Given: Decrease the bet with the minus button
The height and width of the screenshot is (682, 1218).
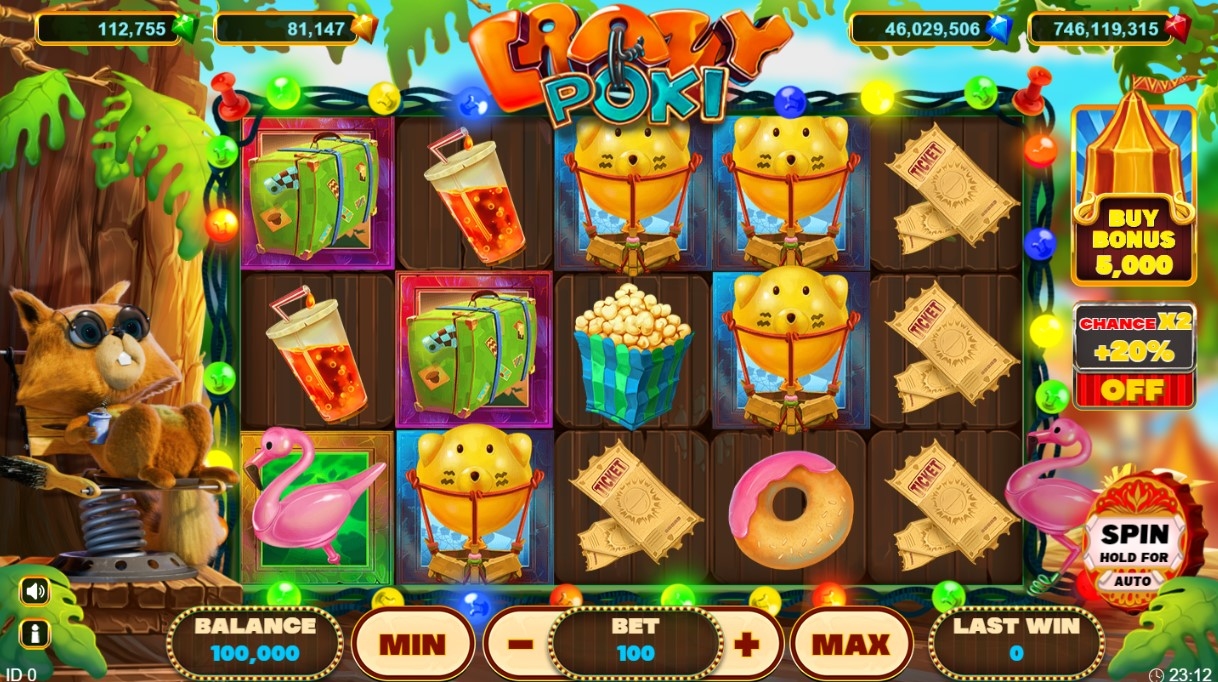Looking at the screenshot, I should tap(520, 643).
